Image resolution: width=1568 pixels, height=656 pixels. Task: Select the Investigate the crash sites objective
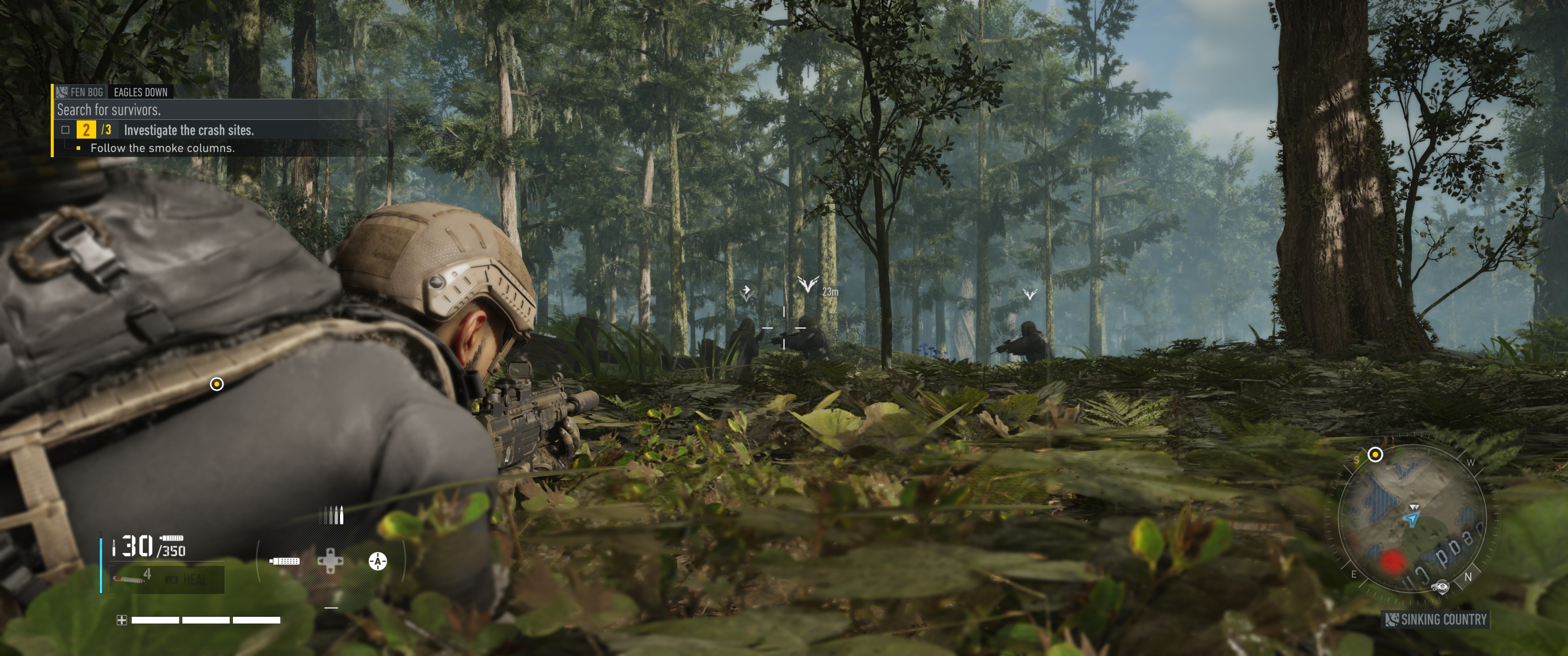pos(189,130)
